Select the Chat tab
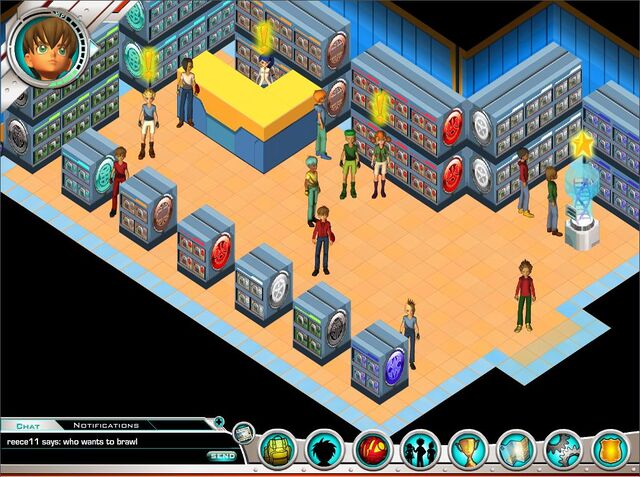Viewport: 640px width, 477px height. click(x=27, y=425)
